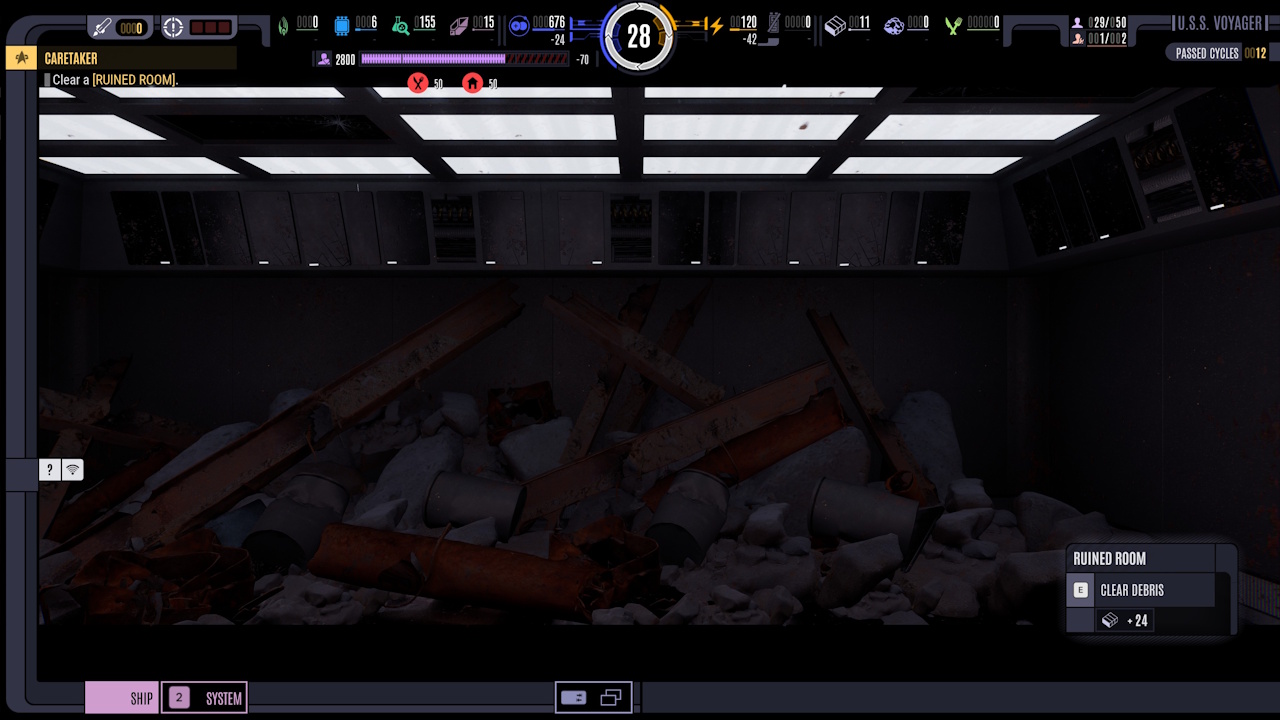Click the central cycle counter showing 28
This screenshot has height=720, width=1280.
639,37
